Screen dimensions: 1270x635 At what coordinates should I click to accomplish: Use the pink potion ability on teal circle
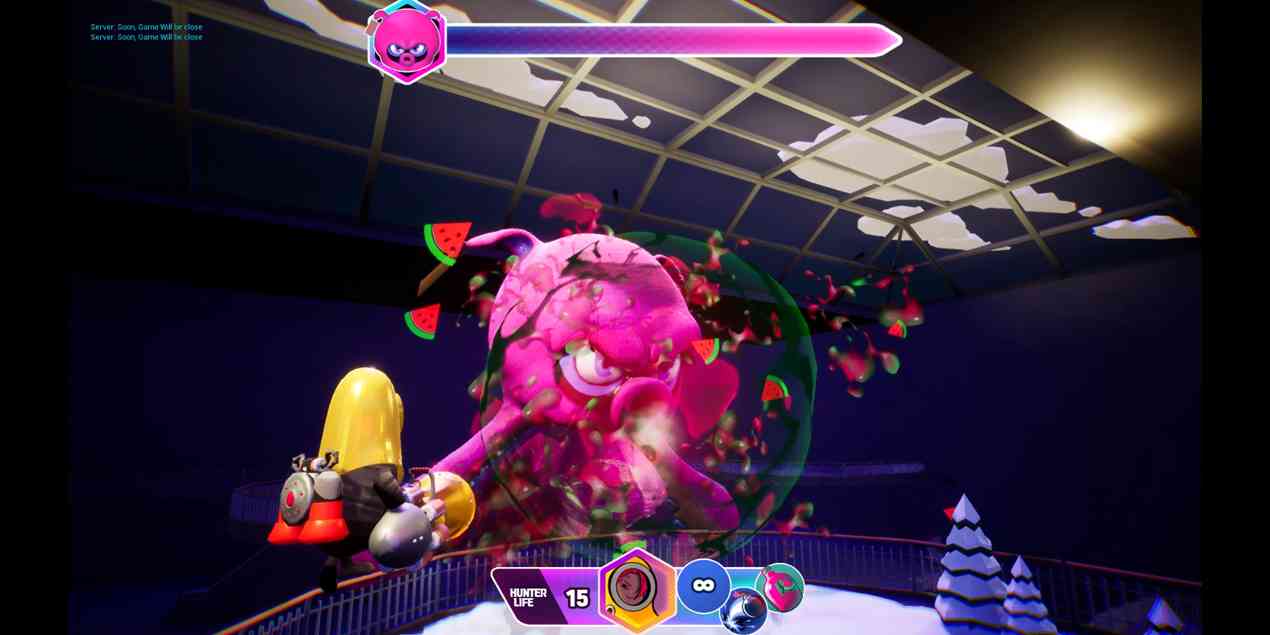pos(780,587)
